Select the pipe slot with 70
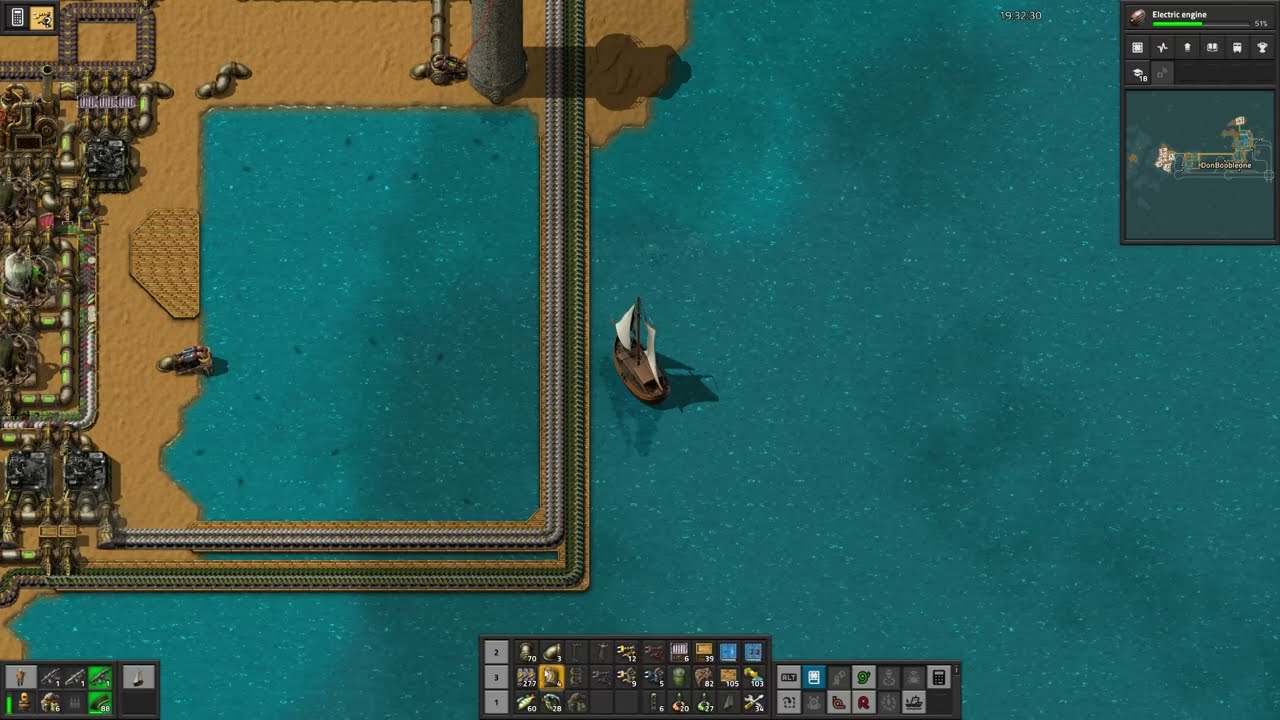 tap(527, 653)
